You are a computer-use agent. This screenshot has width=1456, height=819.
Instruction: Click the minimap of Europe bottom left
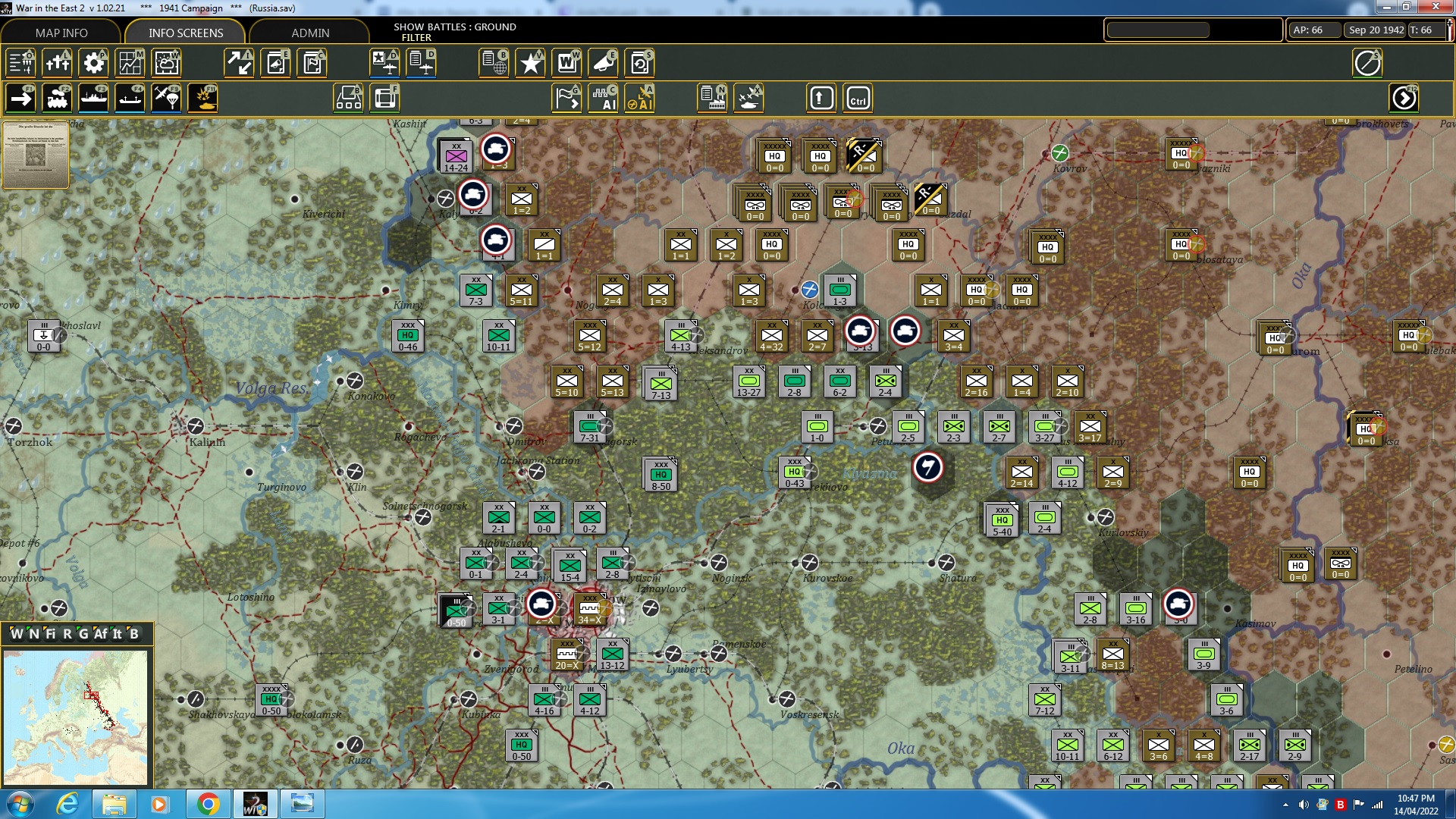point(80,717)
